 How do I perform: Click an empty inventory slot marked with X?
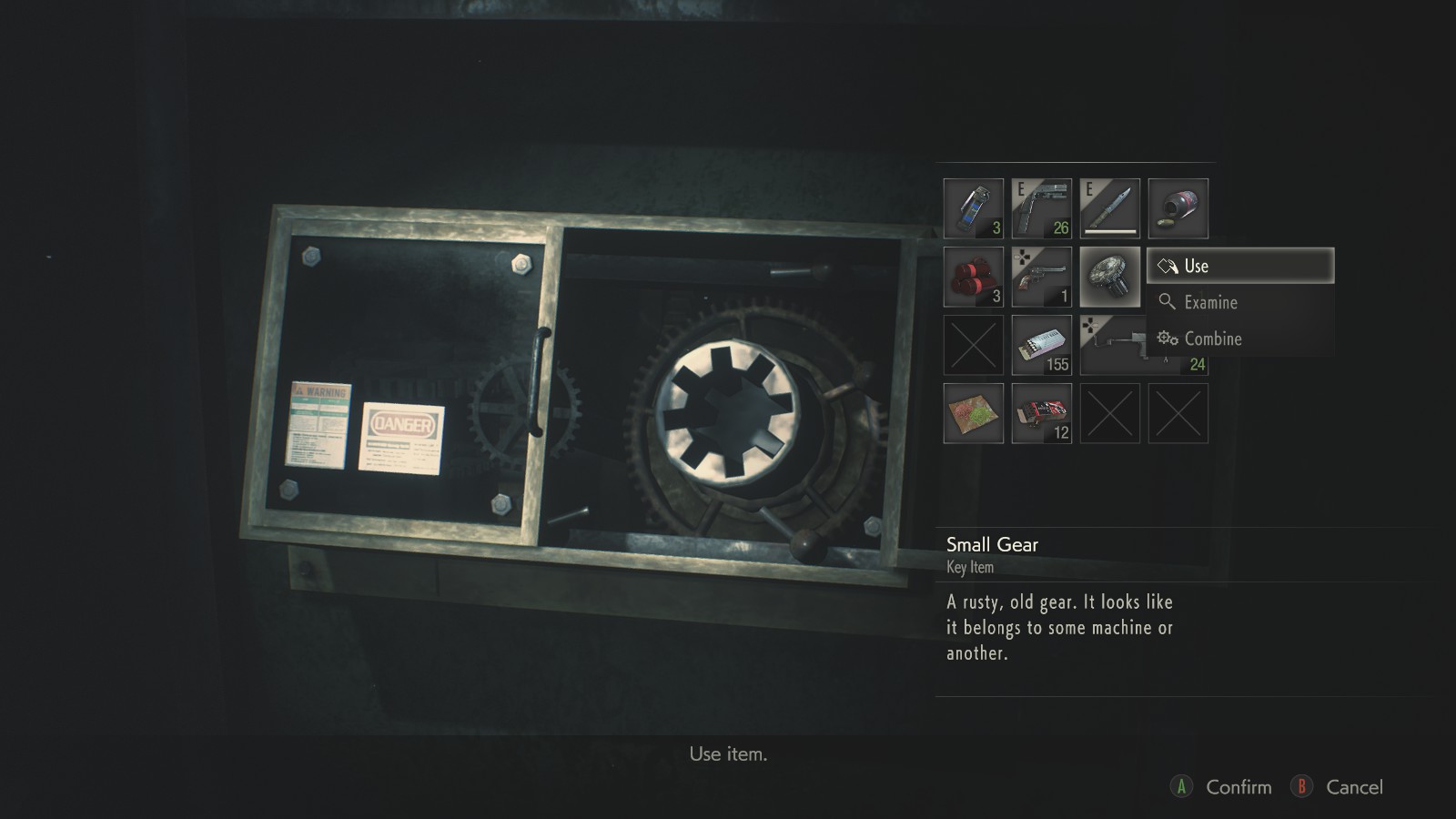(972, 344)
